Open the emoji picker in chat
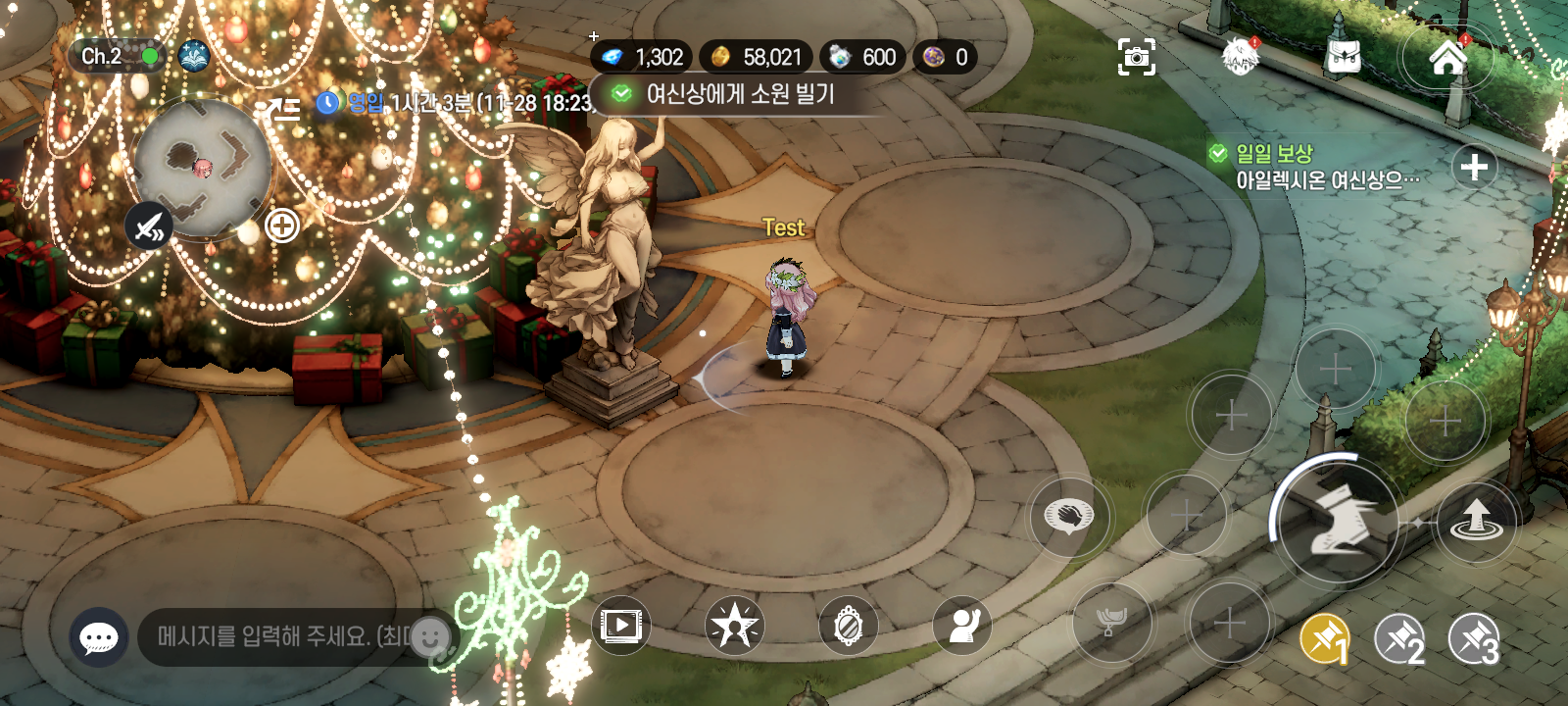 pyautogui.click(x=430, y=637)
